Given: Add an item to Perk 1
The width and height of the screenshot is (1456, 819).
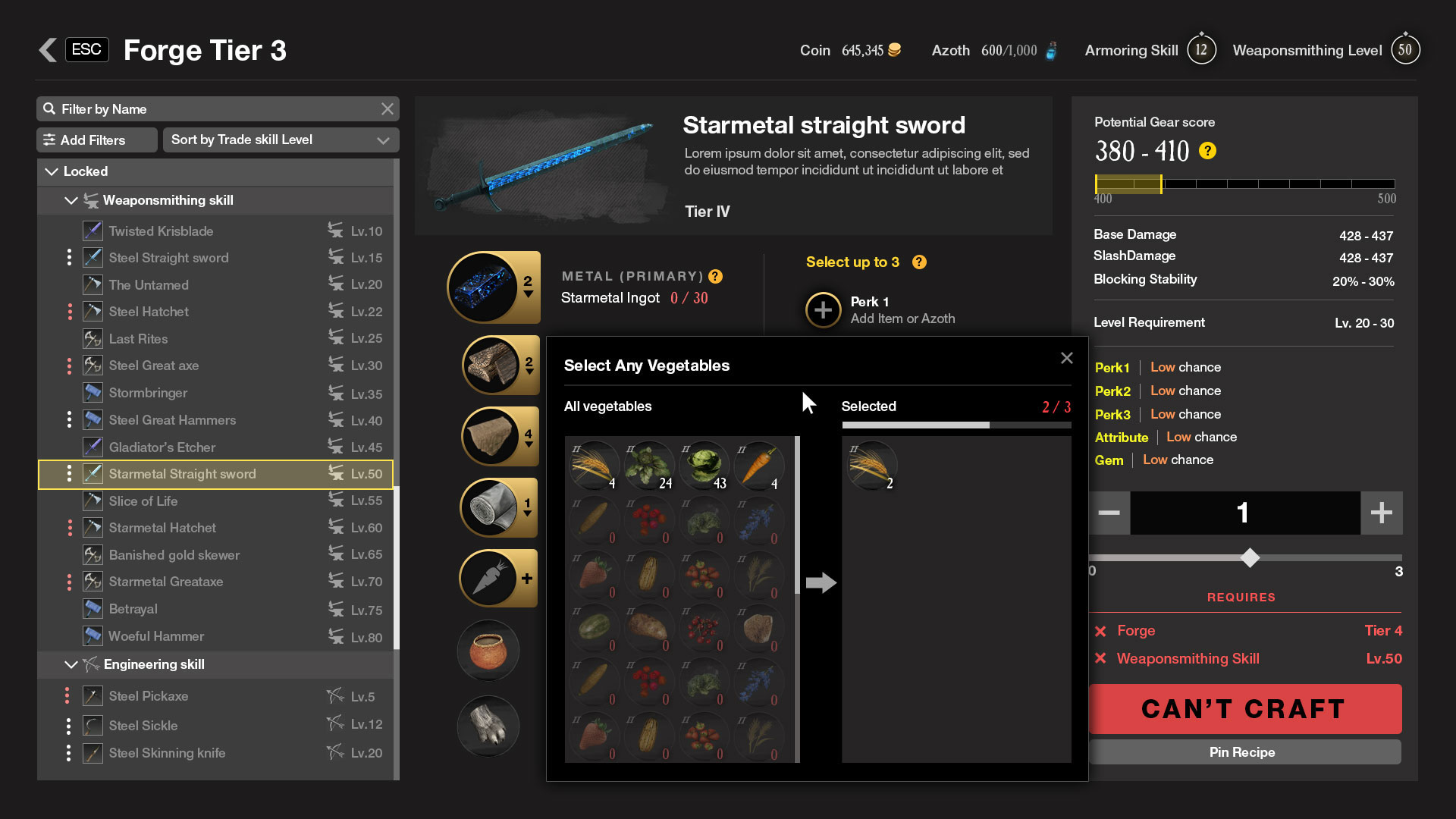Looking at the screenshot, I should pyautogui.click(x=824, y=309).
